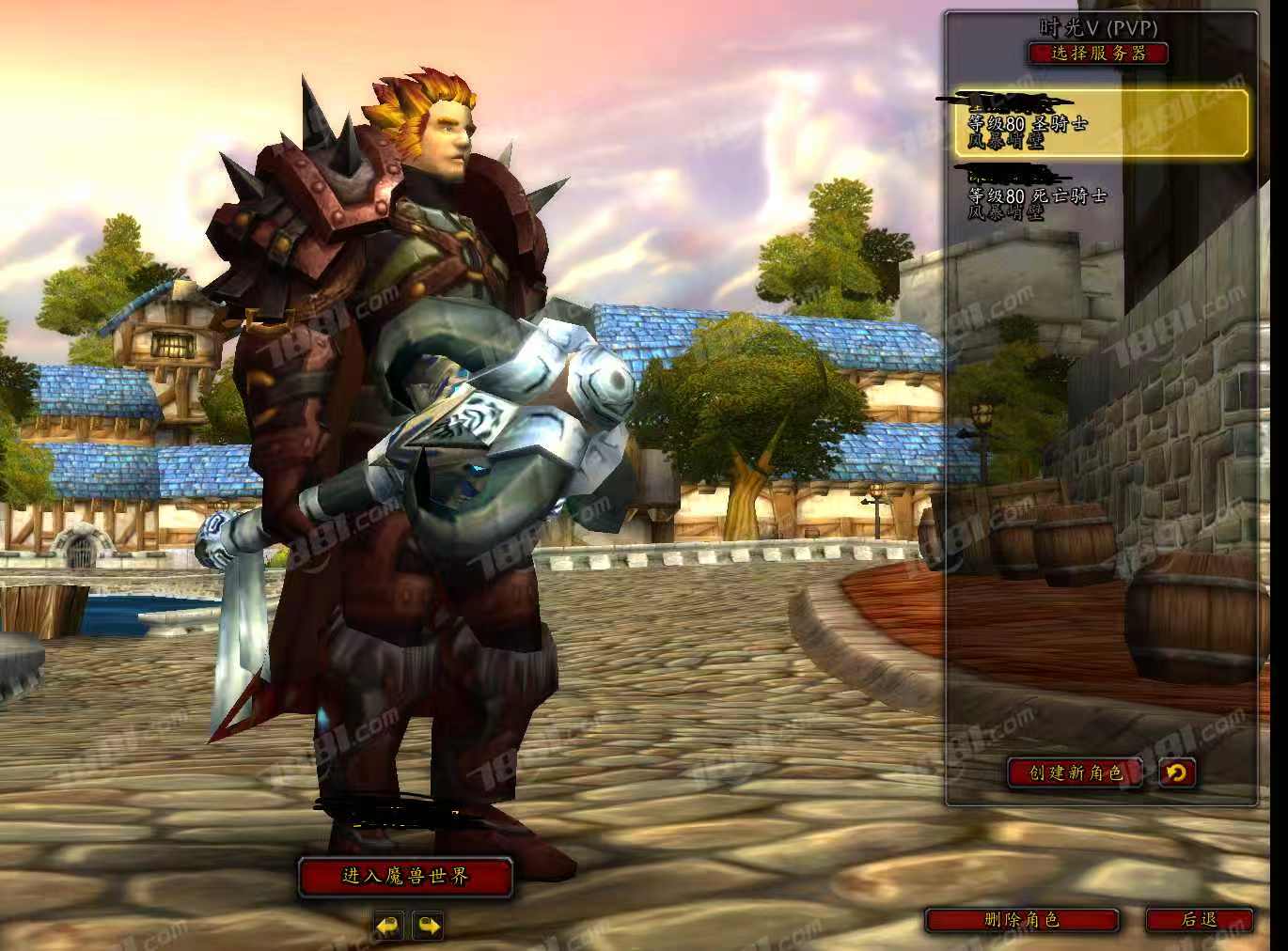Rotate character with the right arrow button

(428, 926)
